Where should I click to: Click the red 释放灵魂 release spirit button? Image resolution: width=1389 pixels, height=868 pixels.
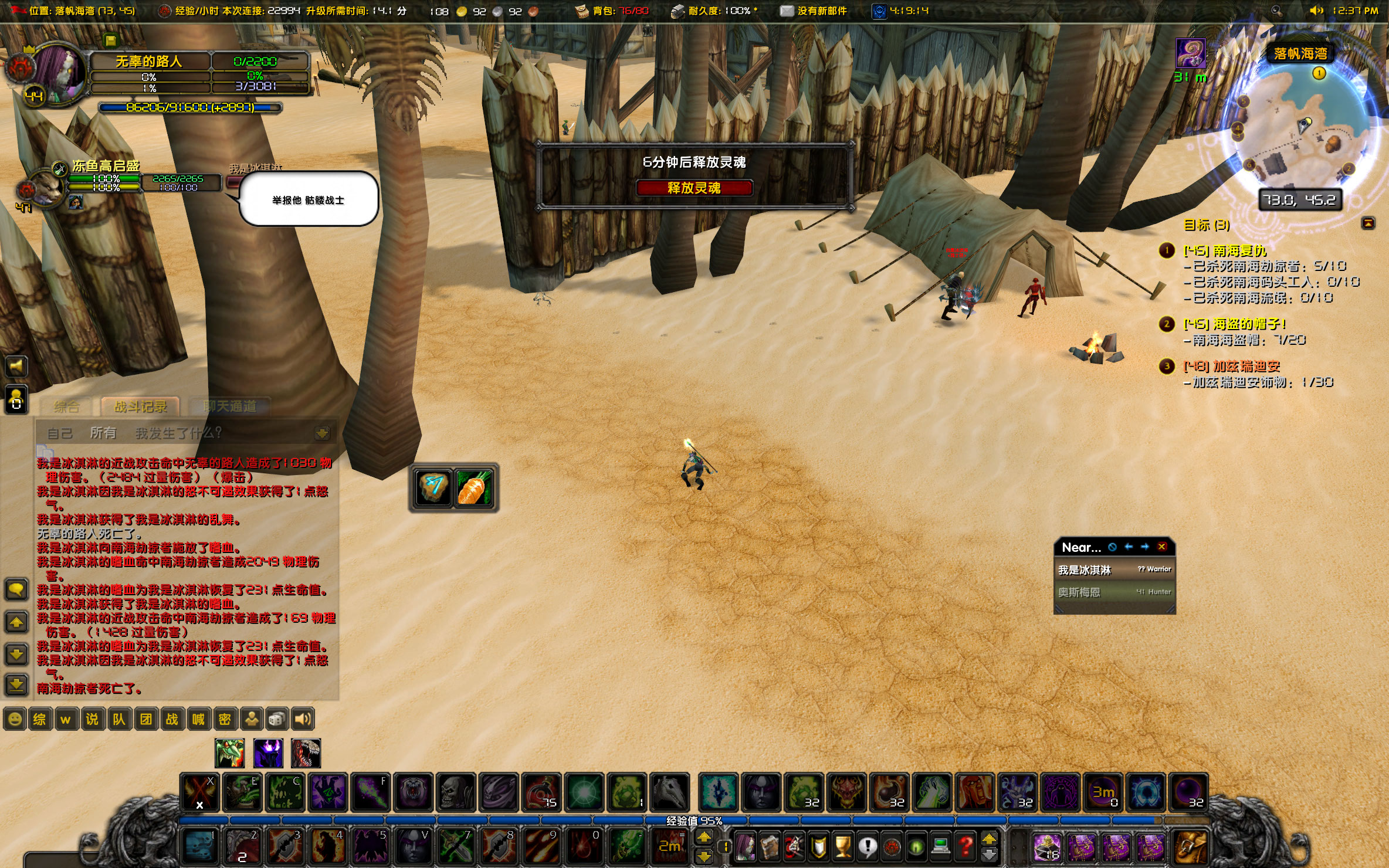point(694,188)
